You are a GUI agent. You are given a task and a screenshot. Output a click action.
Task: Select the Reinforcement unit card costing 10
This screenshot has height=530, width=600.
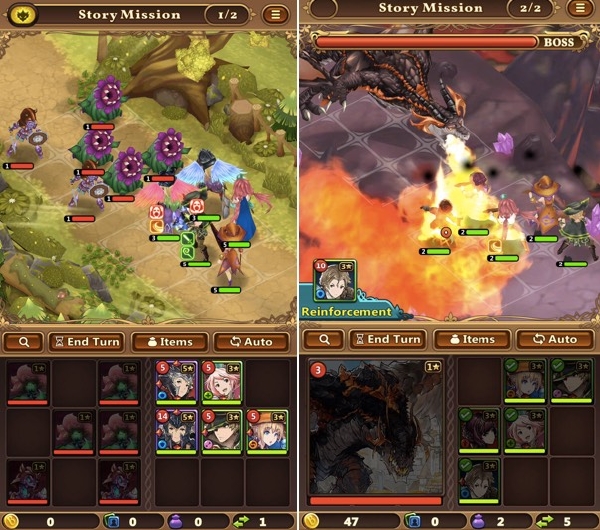[x=335, y=282]
